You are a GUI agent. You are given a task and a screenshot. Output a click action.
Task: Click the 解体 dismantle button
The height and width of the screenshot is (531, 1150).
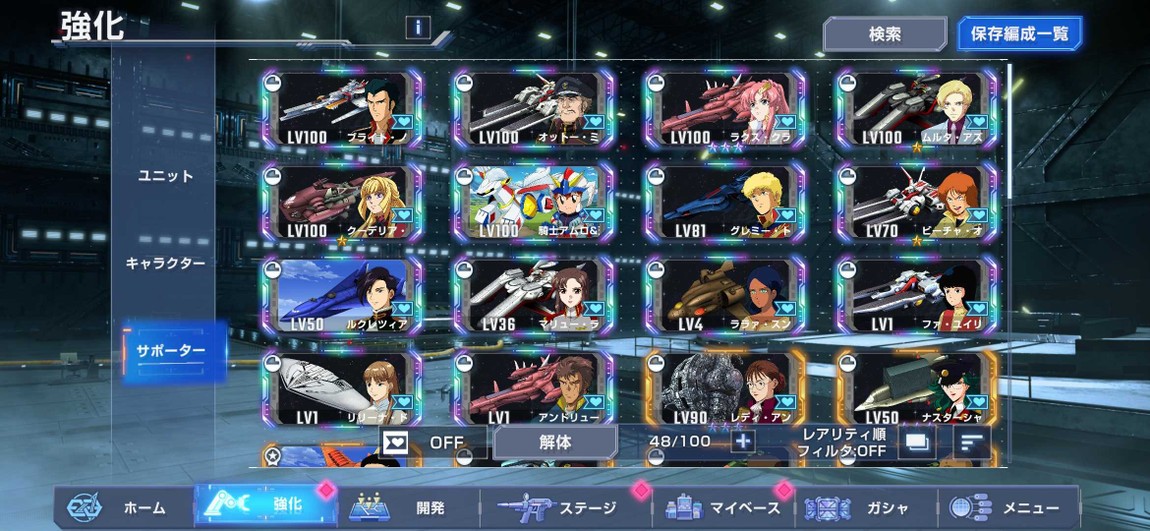click(555, 441)
